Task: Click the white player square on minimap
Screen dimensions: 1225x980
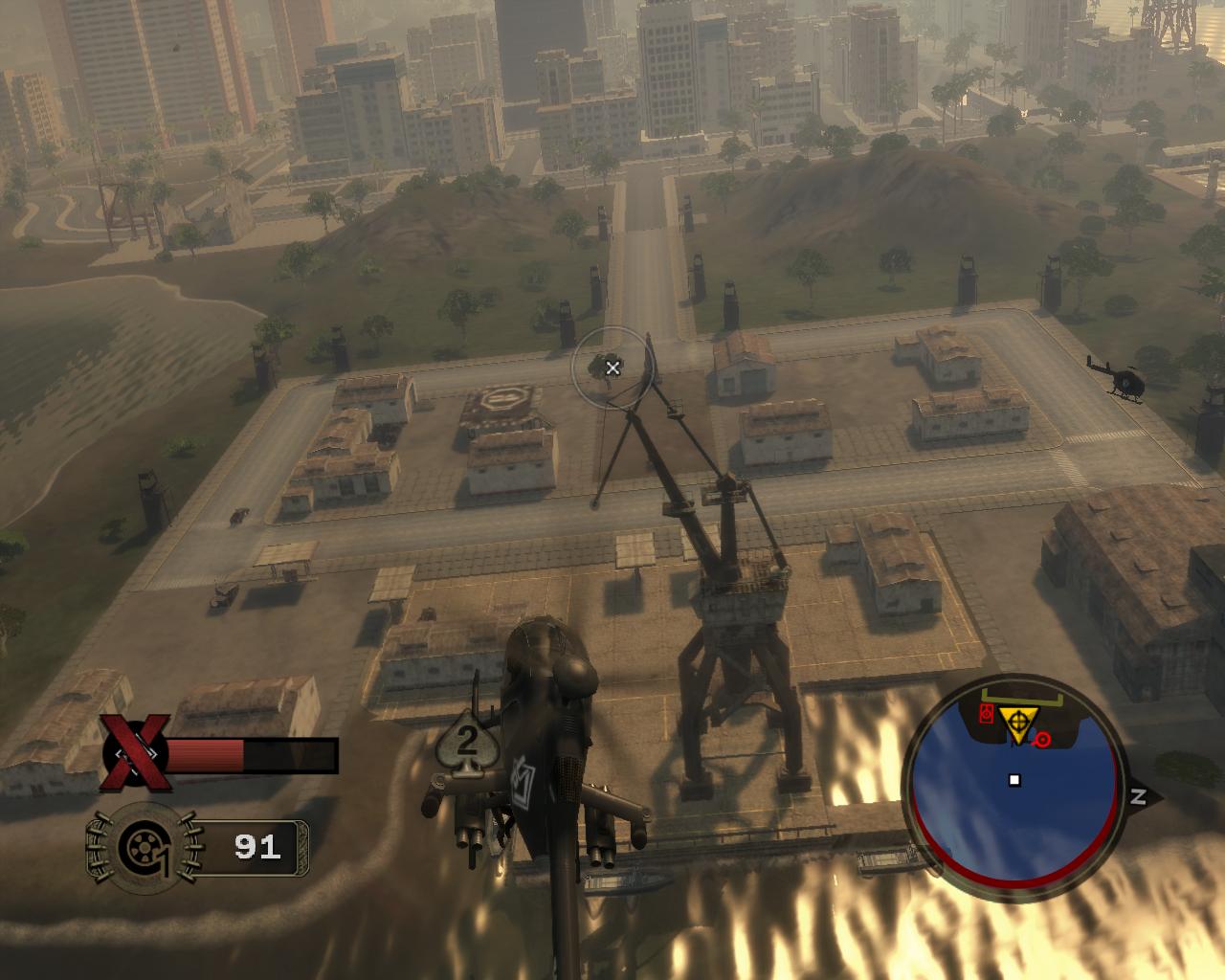Action: pos(1013,782)
